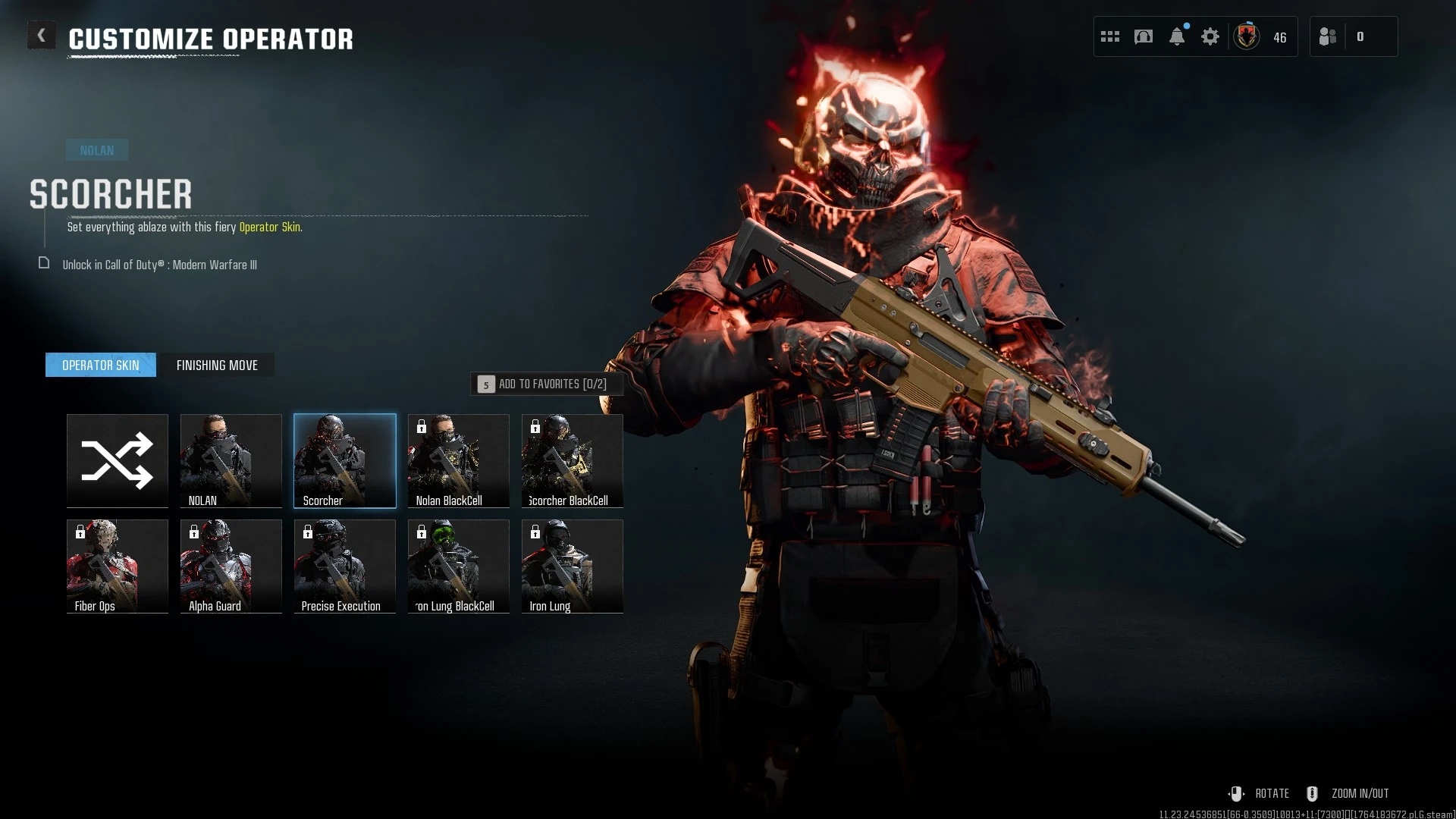
Task: Select the random skin shuffle tile
Action: coord(117,460)
